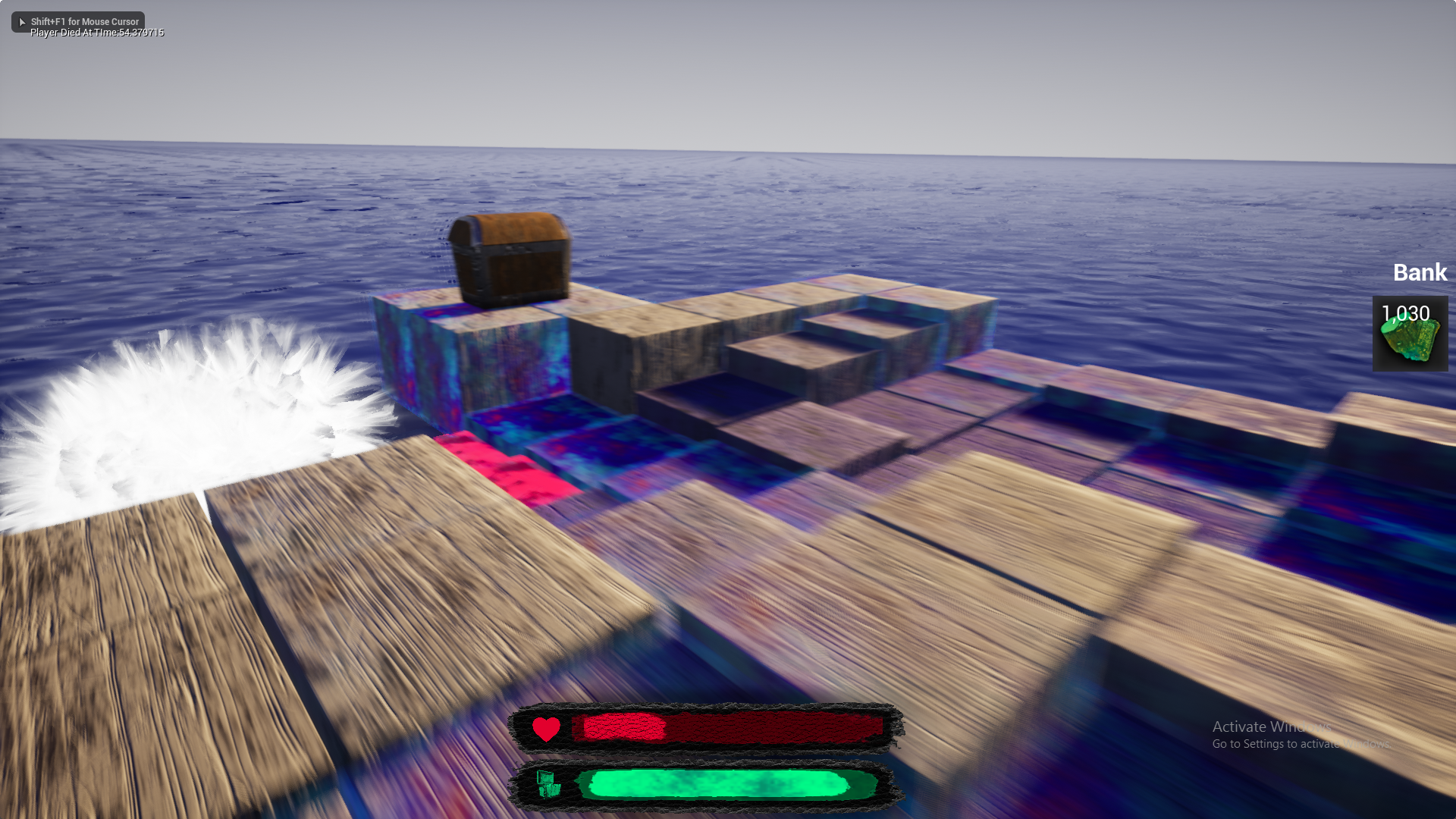The height and width of the screenshot is (819, 1456).
Task: Click the heart inside the dark HUD frame
Action: 546,730
